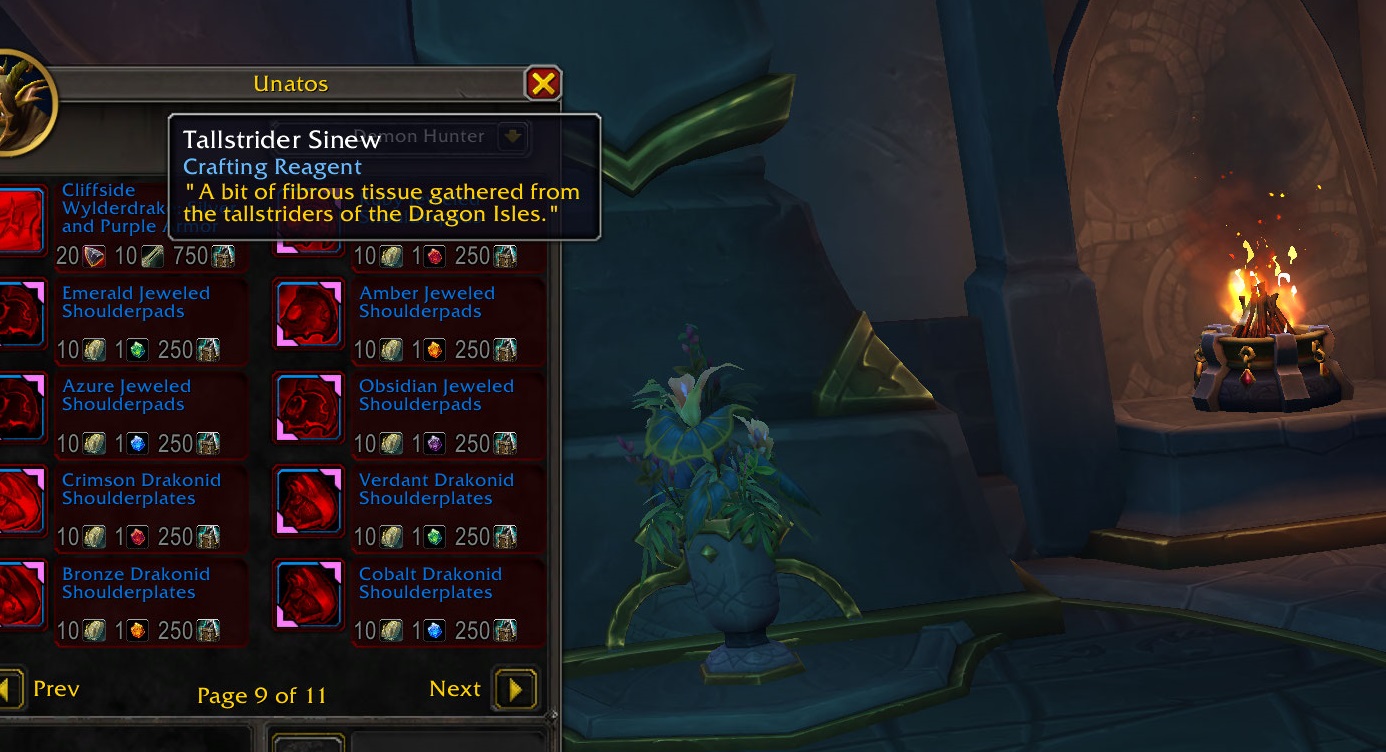Click the "Prev" text label
Screen dimensions: 1386x752
tap(56, 688)
